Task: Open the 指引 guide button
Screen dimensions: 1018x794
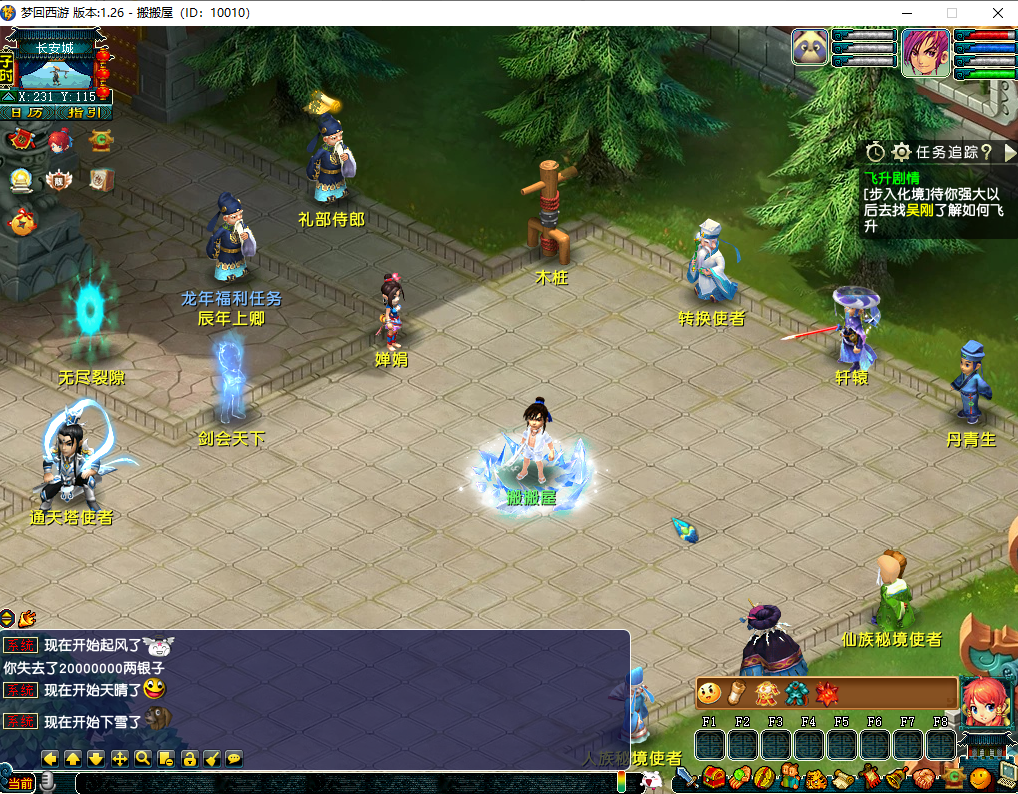Action: [x=83, y=113]
